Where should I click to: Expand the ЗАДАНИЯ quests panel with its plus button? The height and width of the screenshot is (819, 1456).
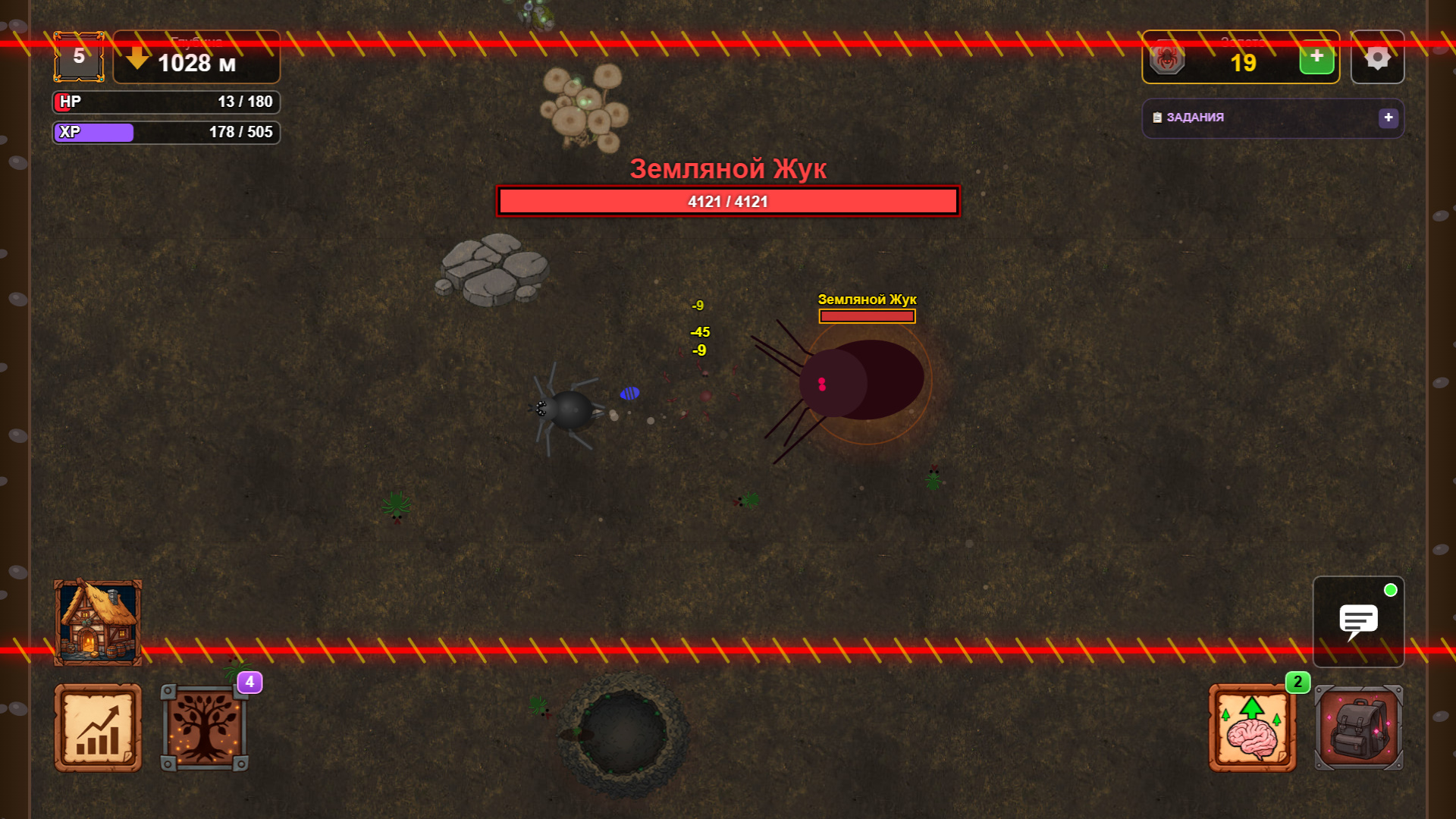click(x=1389, y=118)
